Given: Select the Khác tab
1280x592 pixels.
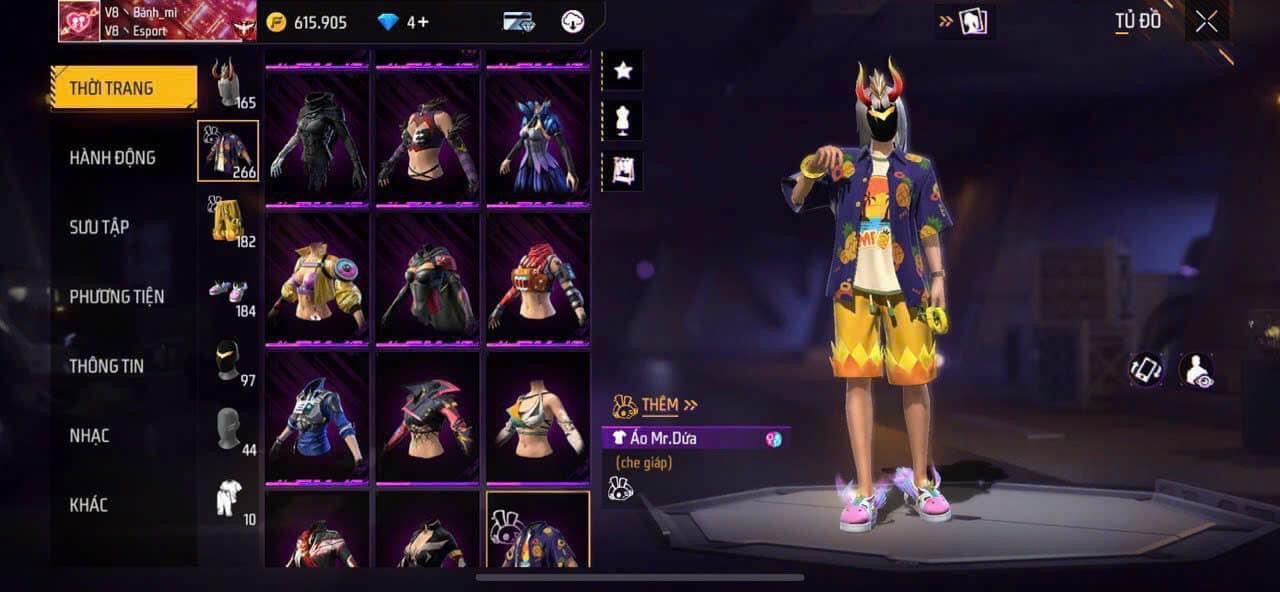Looking at the screenshot, I should (x=88, y=505).
